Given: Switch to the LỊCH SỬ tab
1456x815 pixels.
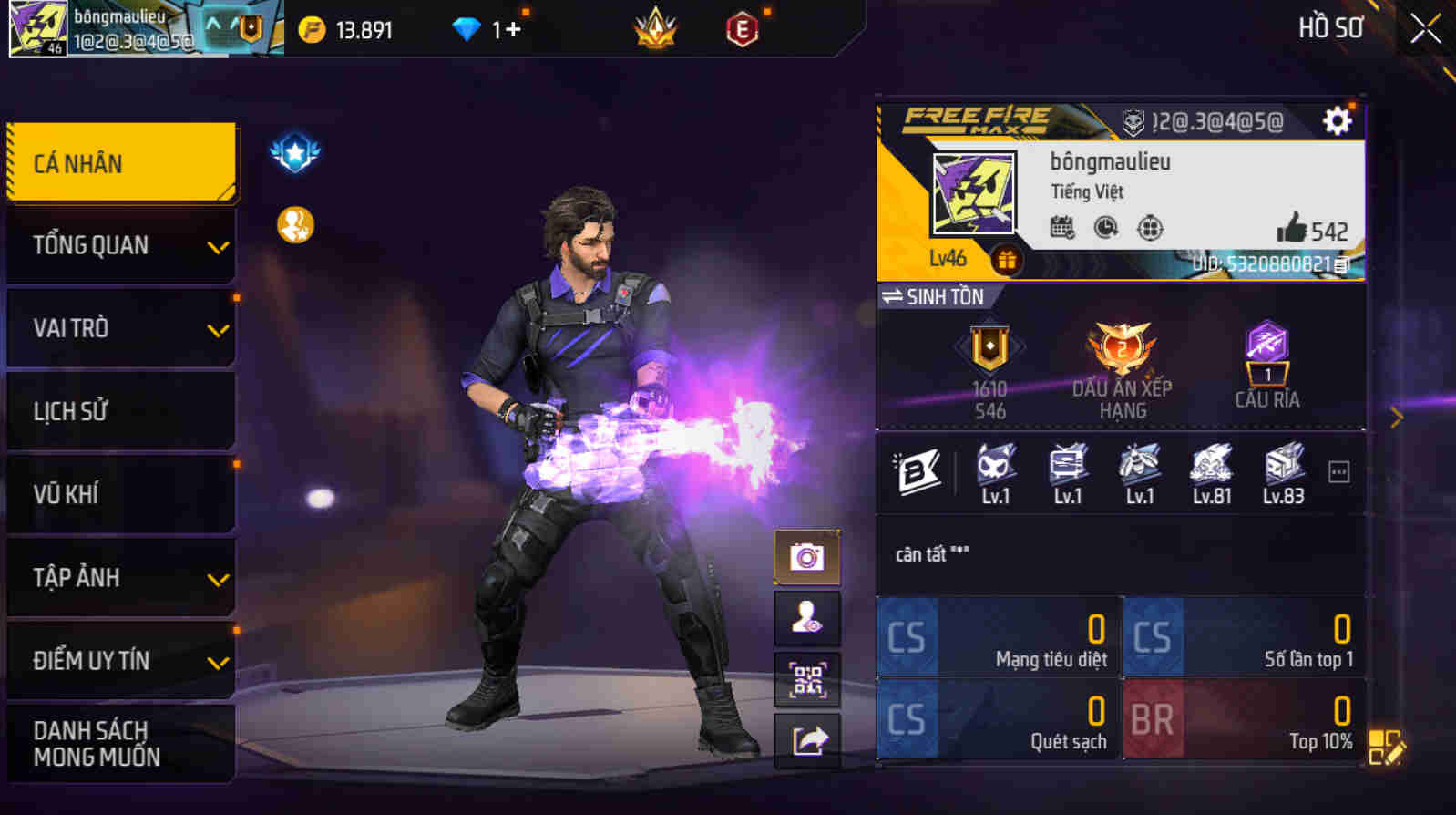Looking at the screenshot, I should pyautogui.click(x=121, y=410).
